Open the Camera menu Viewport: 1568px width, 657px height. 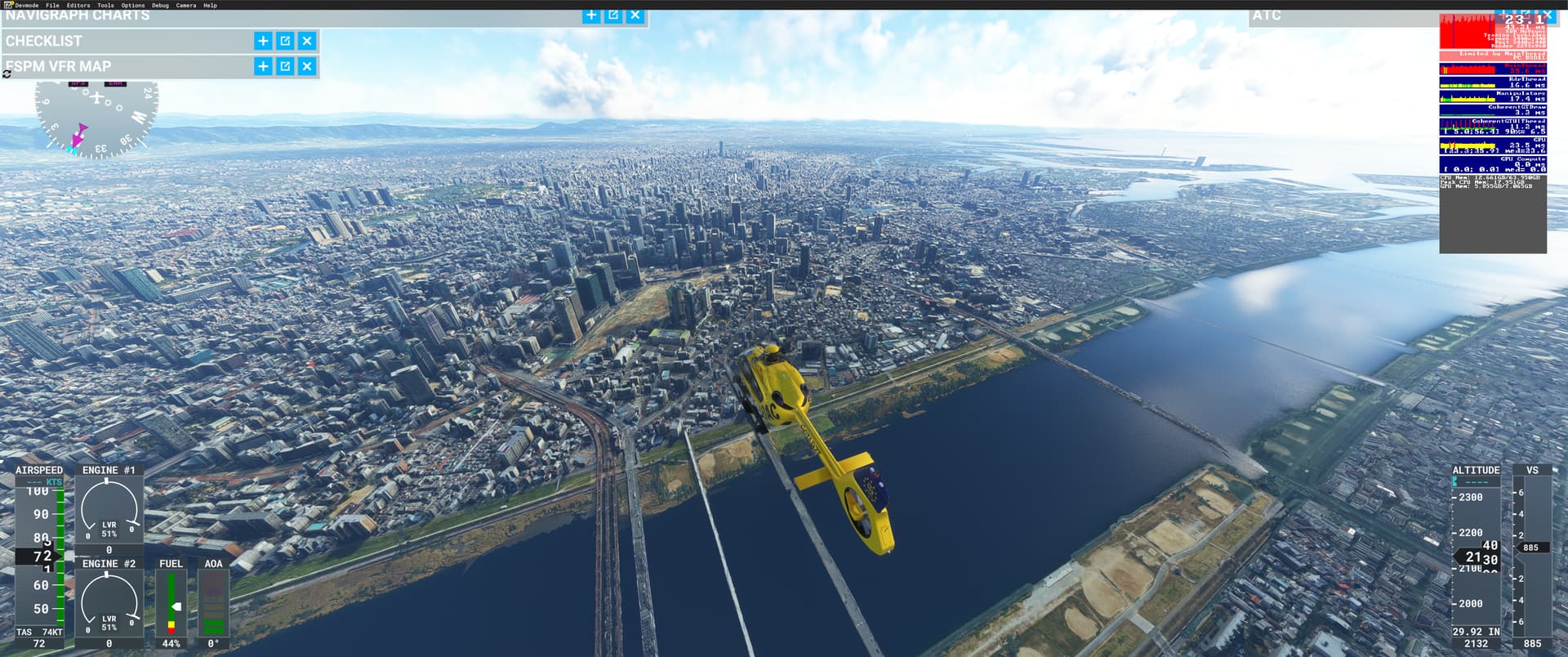click(186, 5)
